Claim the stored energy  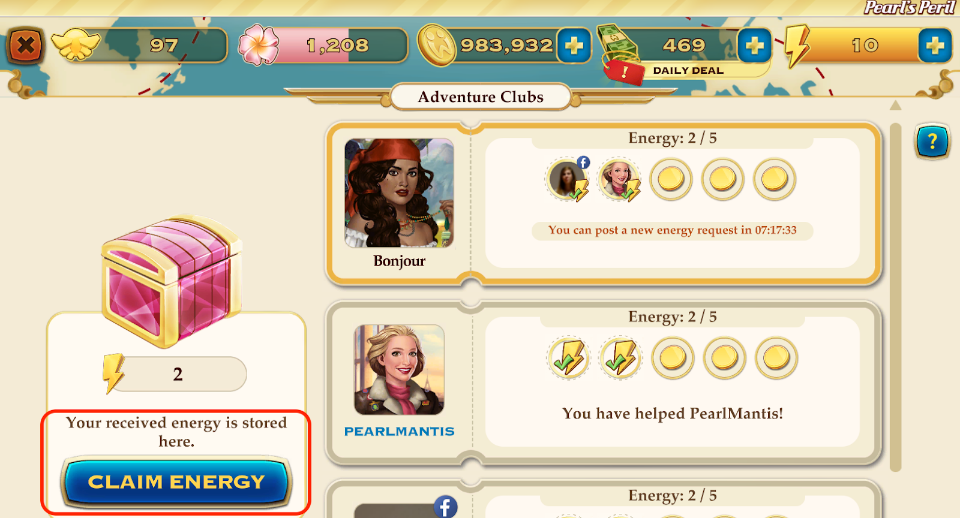coord(175,482)
